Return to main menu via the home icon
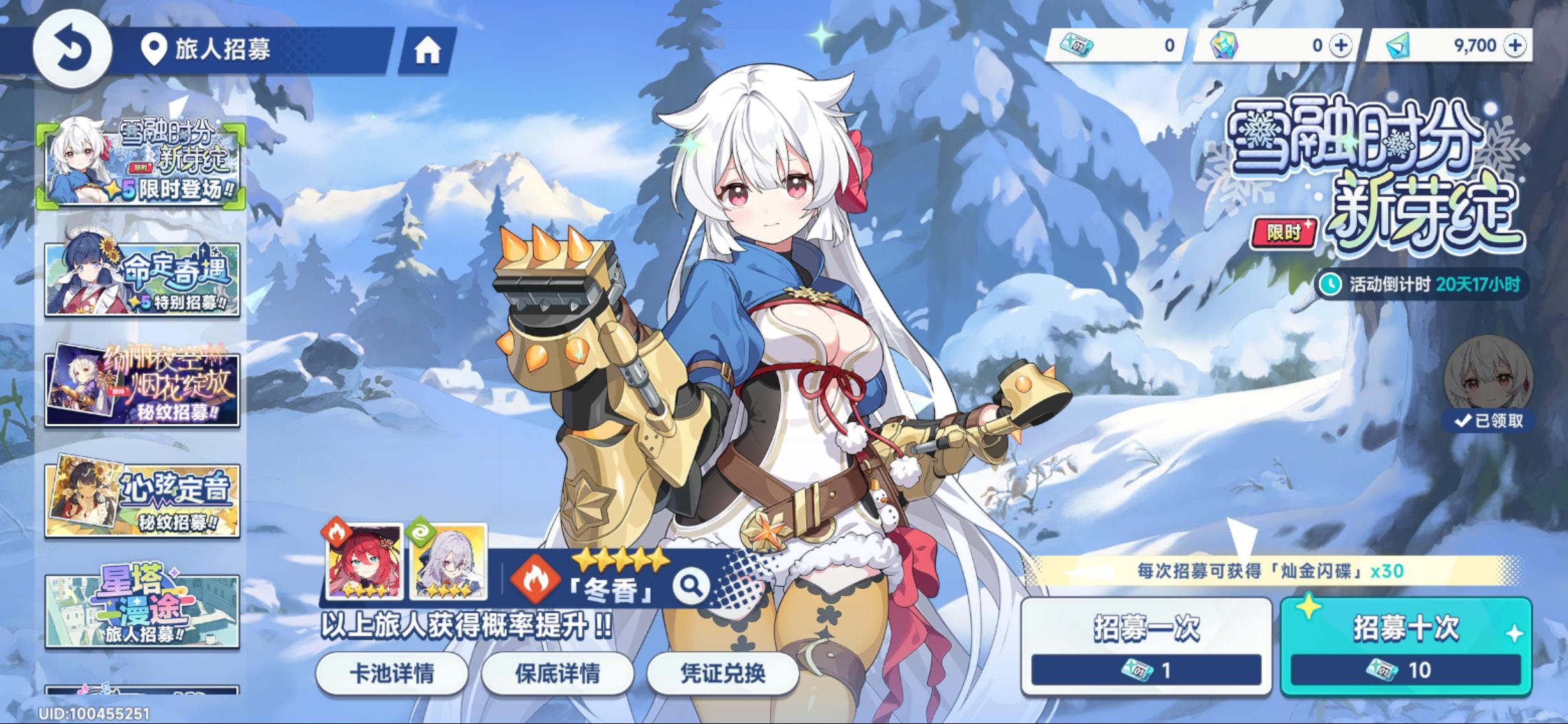 [429, 50]
